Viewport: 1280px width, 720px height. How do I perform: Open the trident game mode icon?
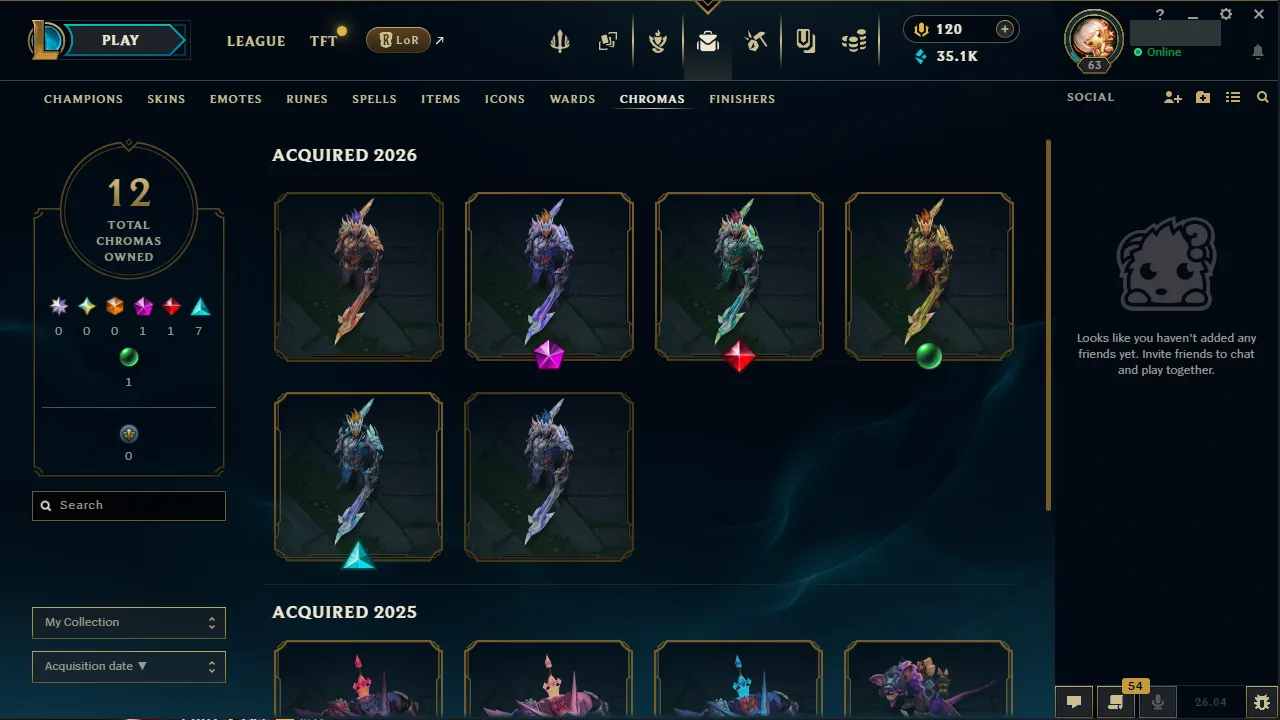(559, 41)
